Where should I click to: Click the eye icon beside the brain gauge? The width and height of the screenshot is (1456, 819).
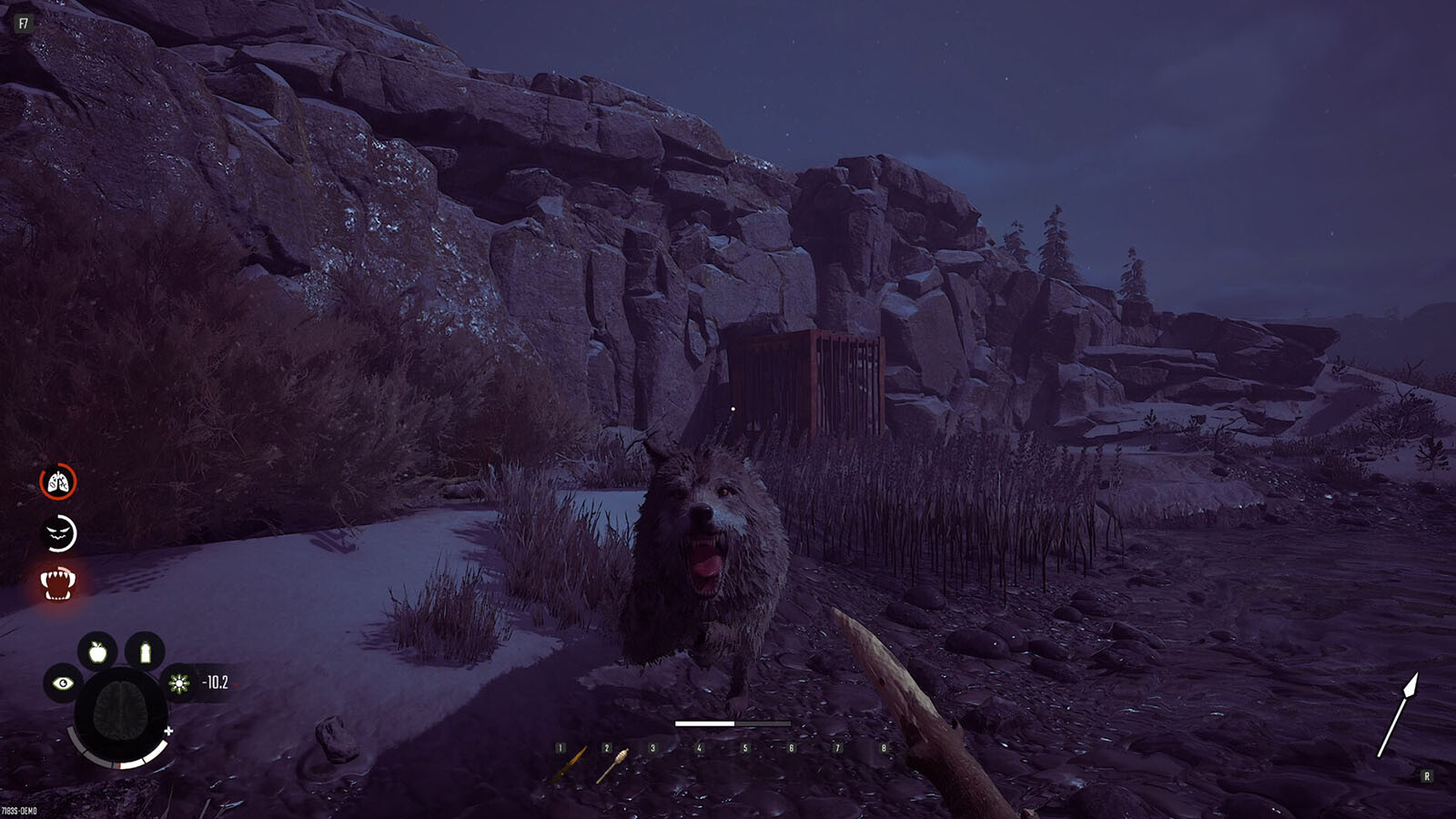coord(63,682)
